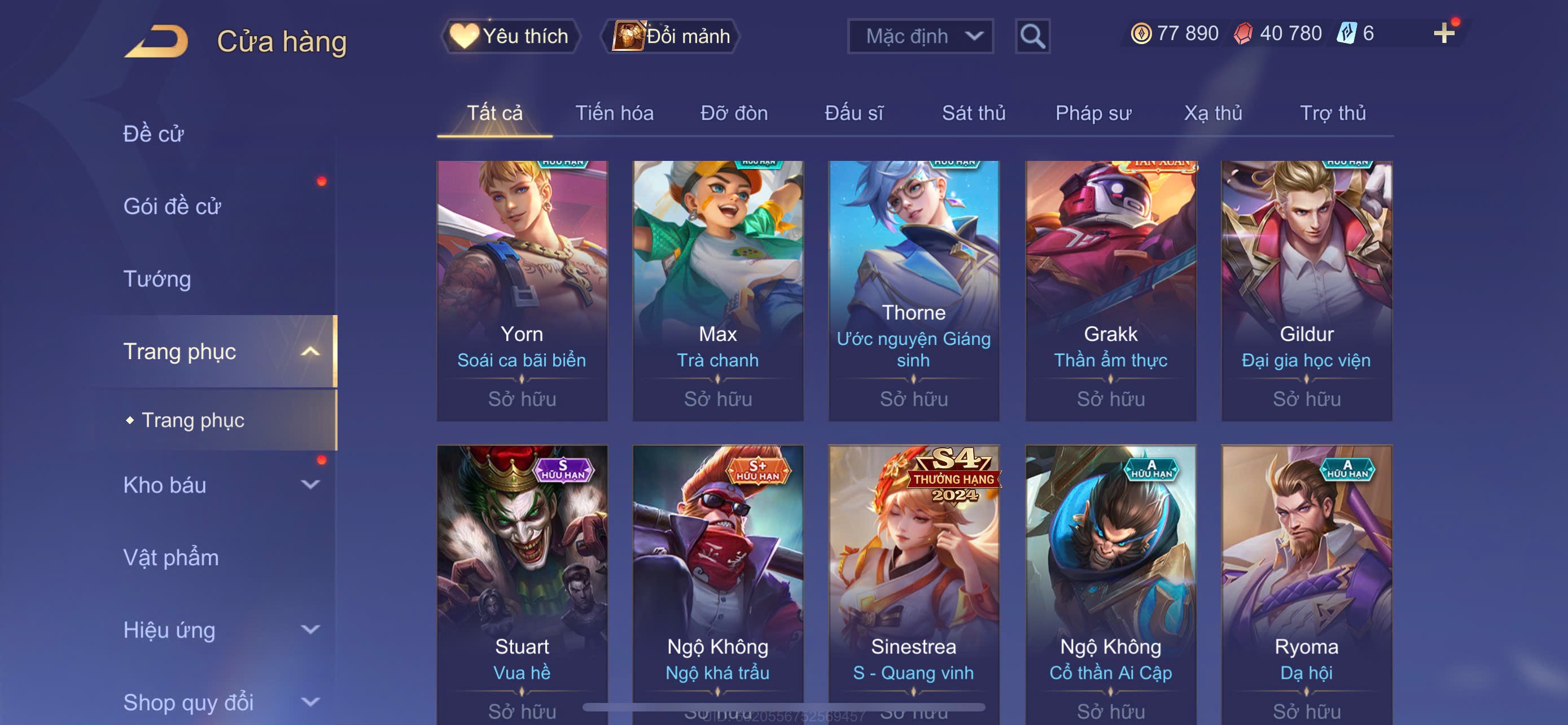Add currency with the plus button
1568x725 pixels.
[1443, 33]
